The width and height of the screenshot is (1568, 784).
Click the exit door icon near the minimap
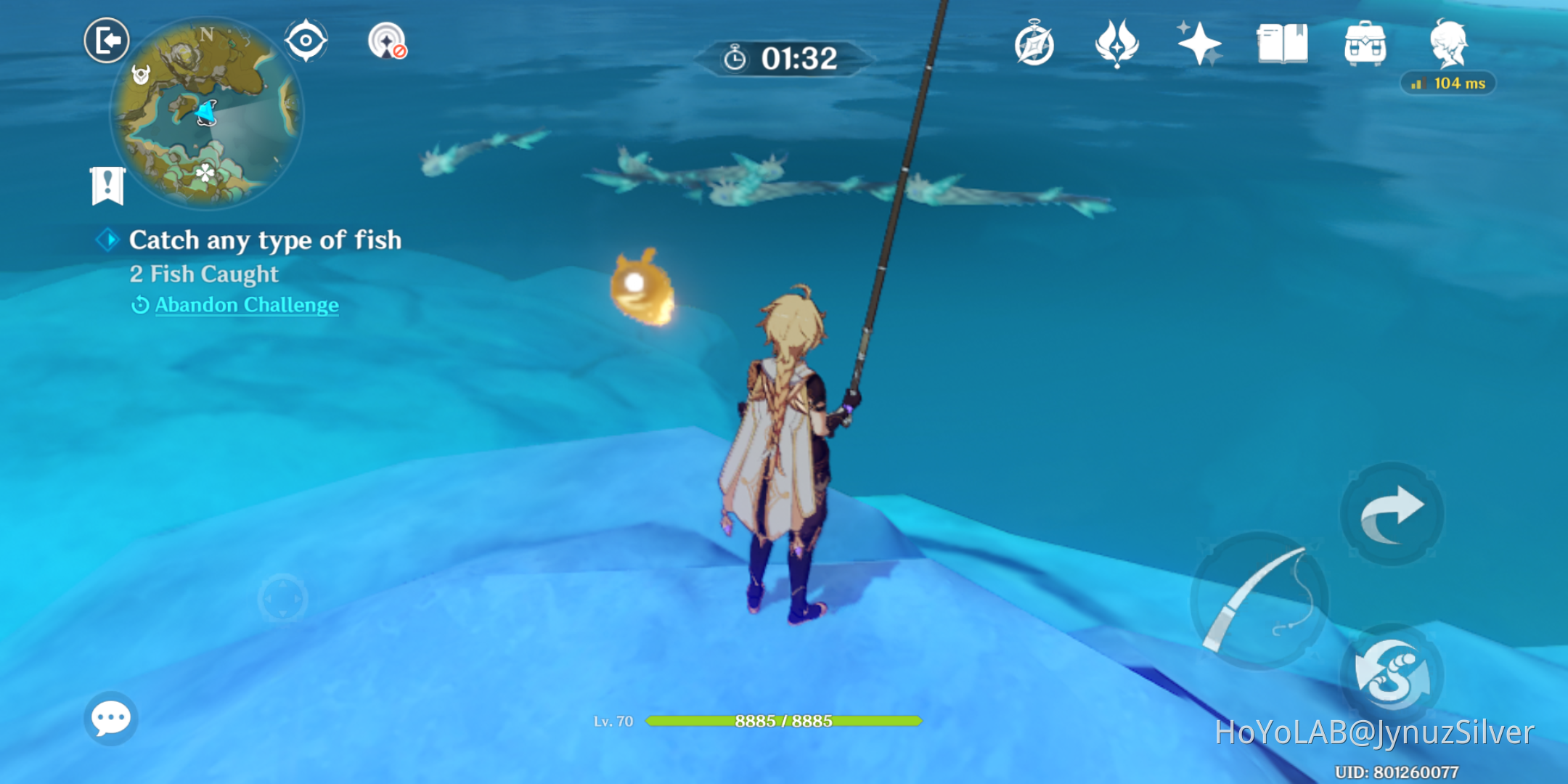click(x=107, y=41)
